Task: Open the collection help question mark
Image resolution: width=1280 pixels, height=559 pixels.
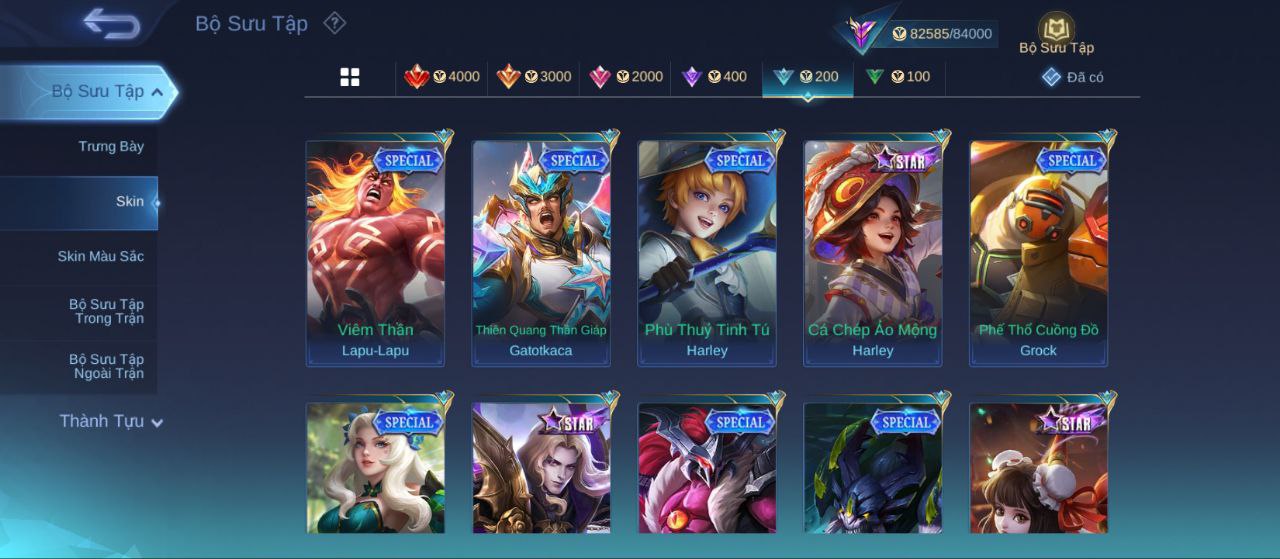Action: pos(335,23)
